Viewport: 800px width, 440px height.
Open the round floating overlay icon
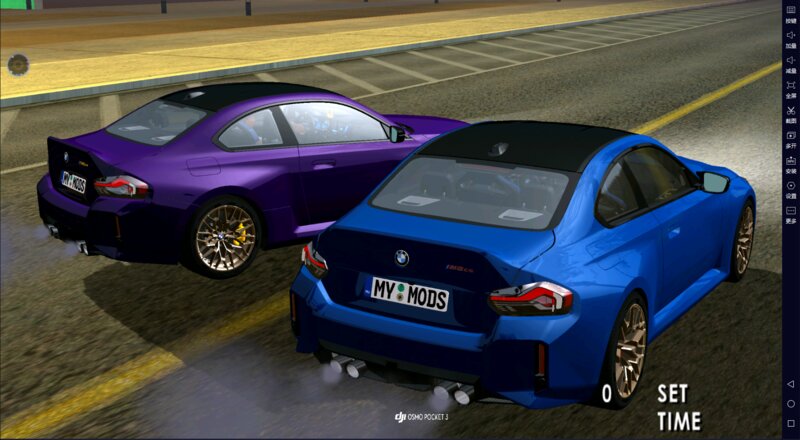(17, 66)
